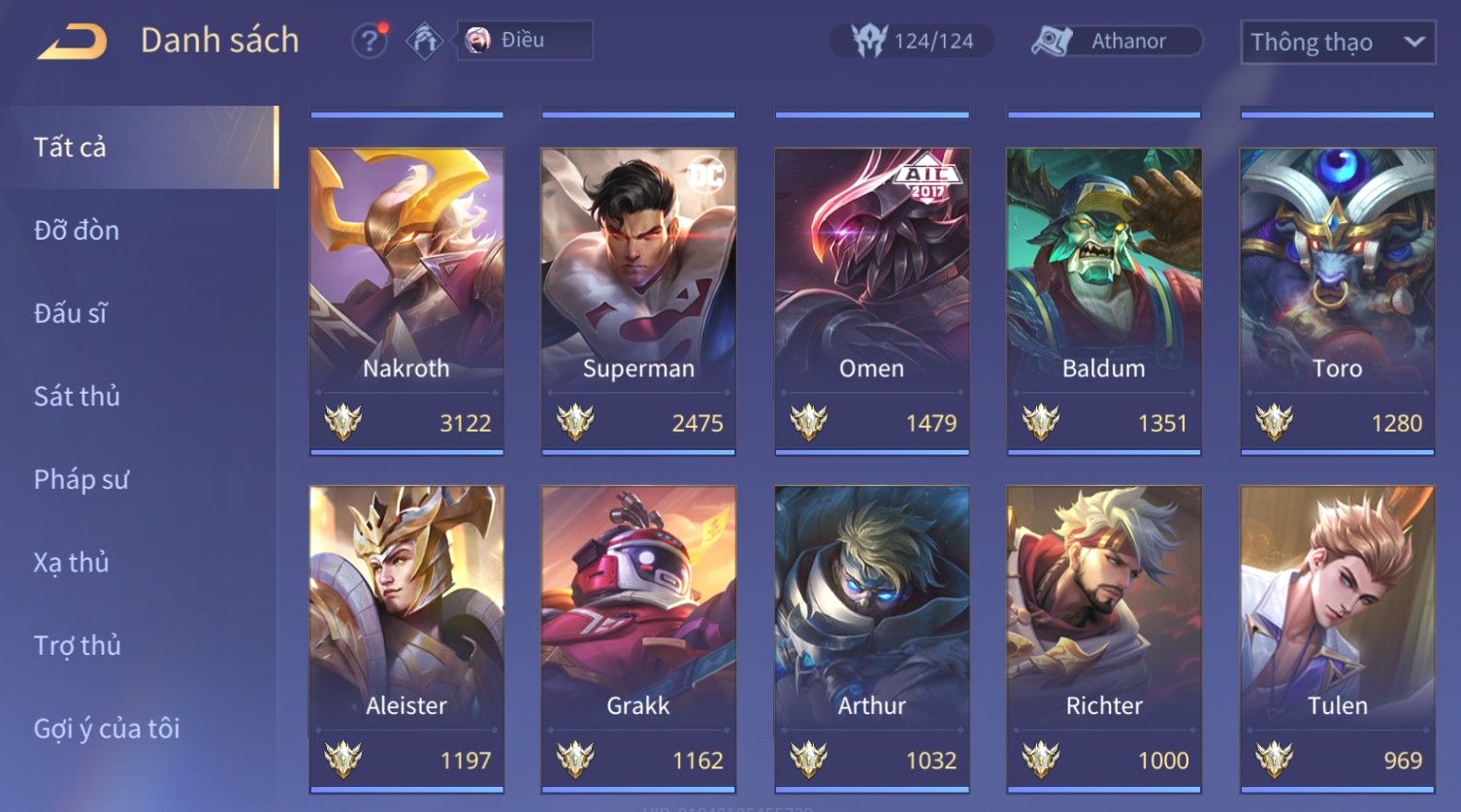Switch to Pháp sư heroes

[x=81, y=479]
